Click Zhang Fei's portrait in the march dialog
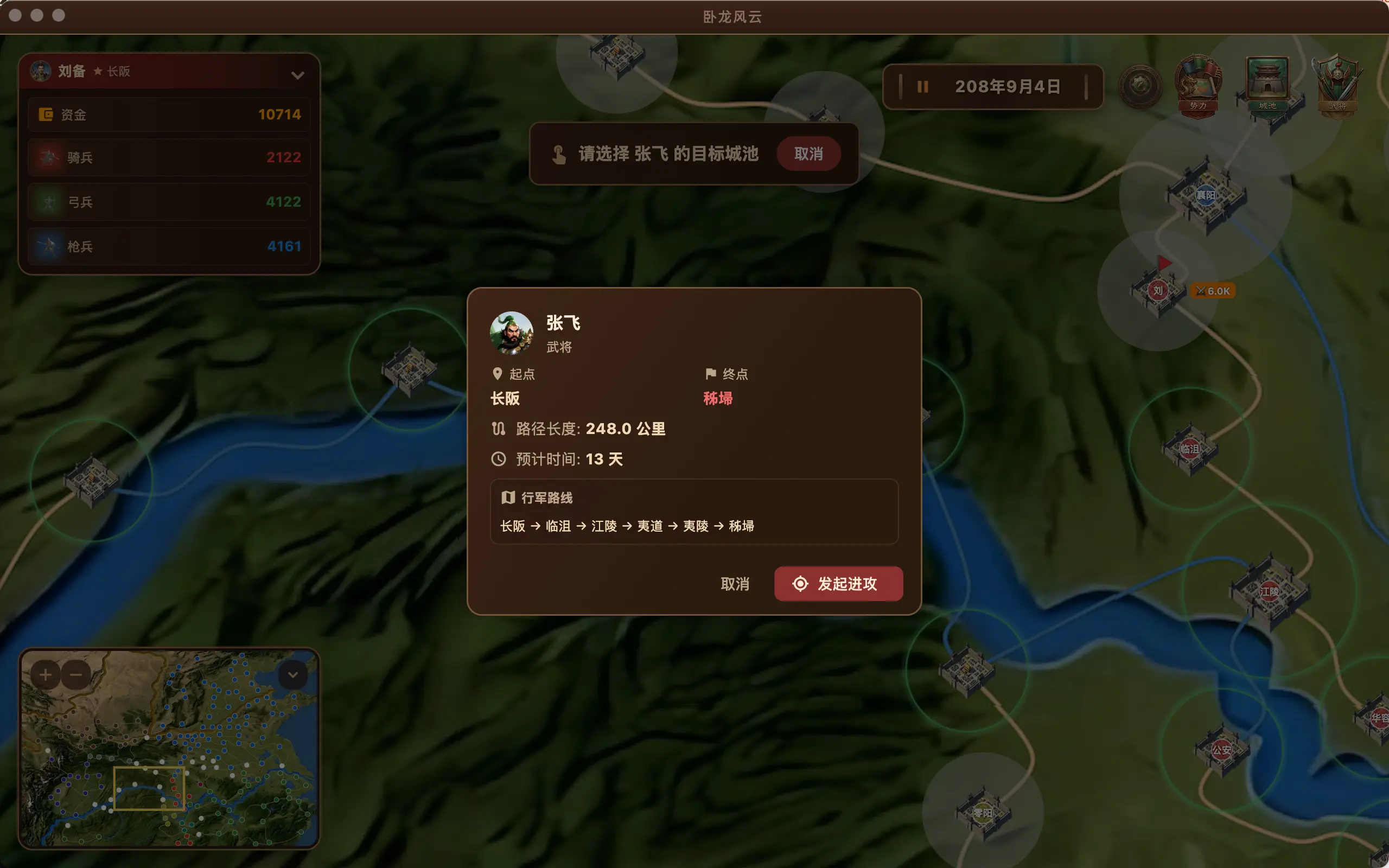The image size is (1389, 868). (x=514, y=334)
